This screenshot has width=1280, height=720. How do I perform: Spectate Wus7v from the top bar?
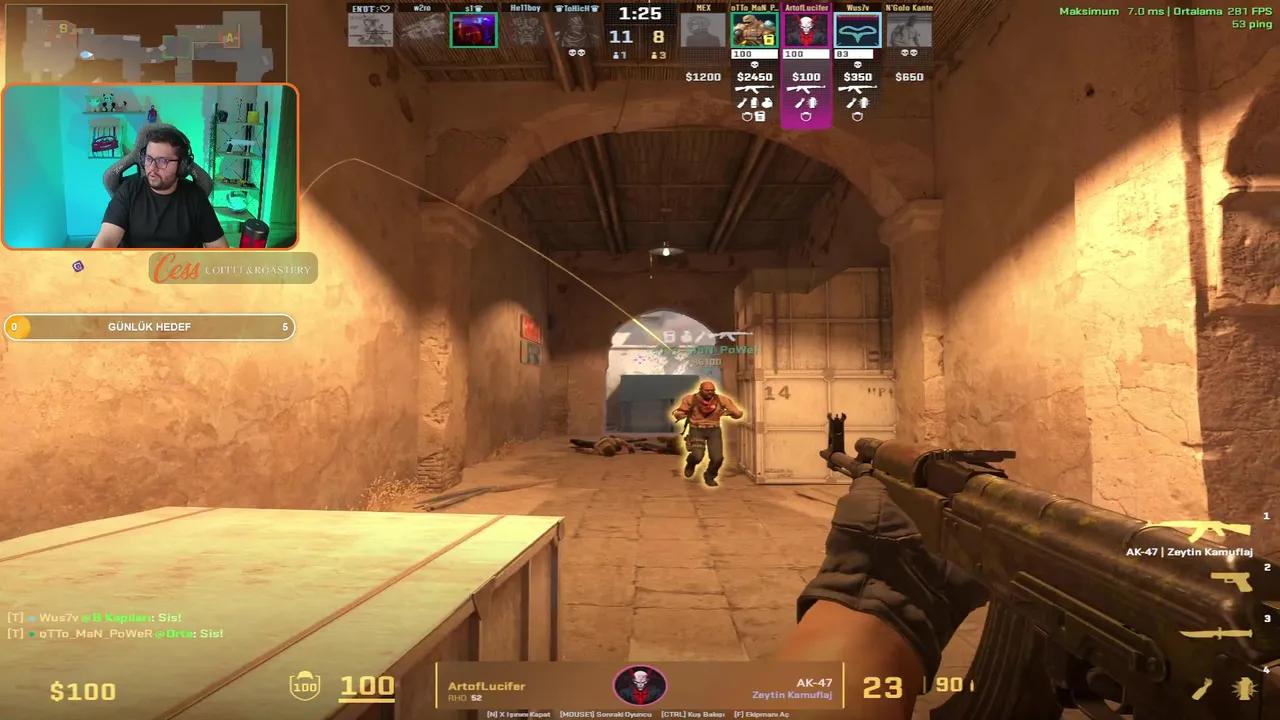tap(857, 30)
